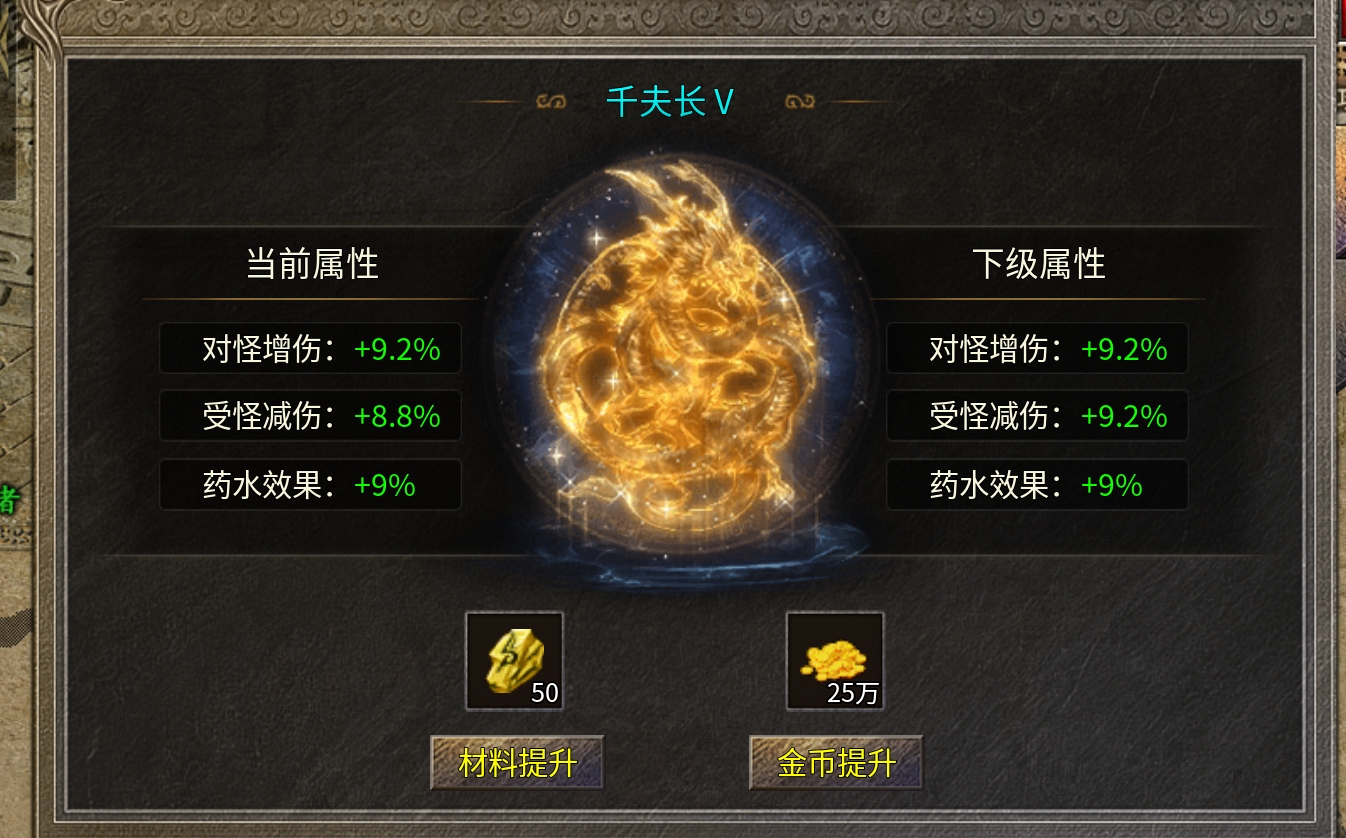Viewport: 1346px width, 838px height.
Task: Click the next-level 受怪减伤 +9.2% row
Action: pyautogui.click(x=1037, y=416)
